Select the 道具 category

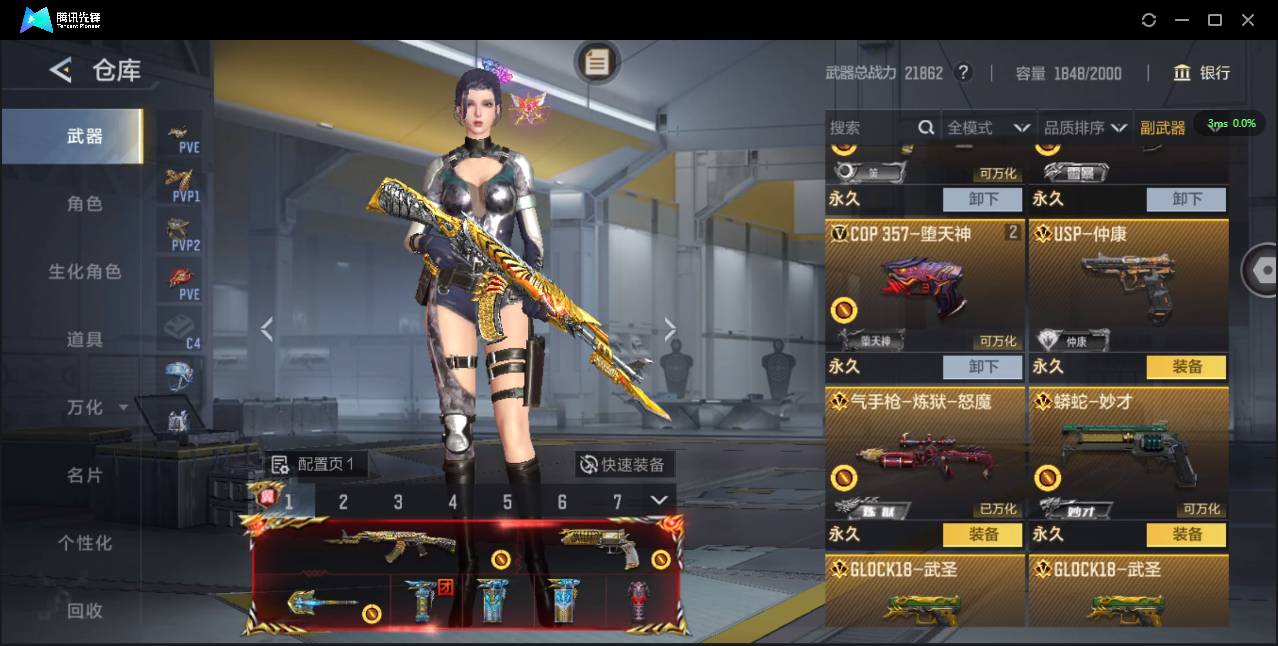85,340
